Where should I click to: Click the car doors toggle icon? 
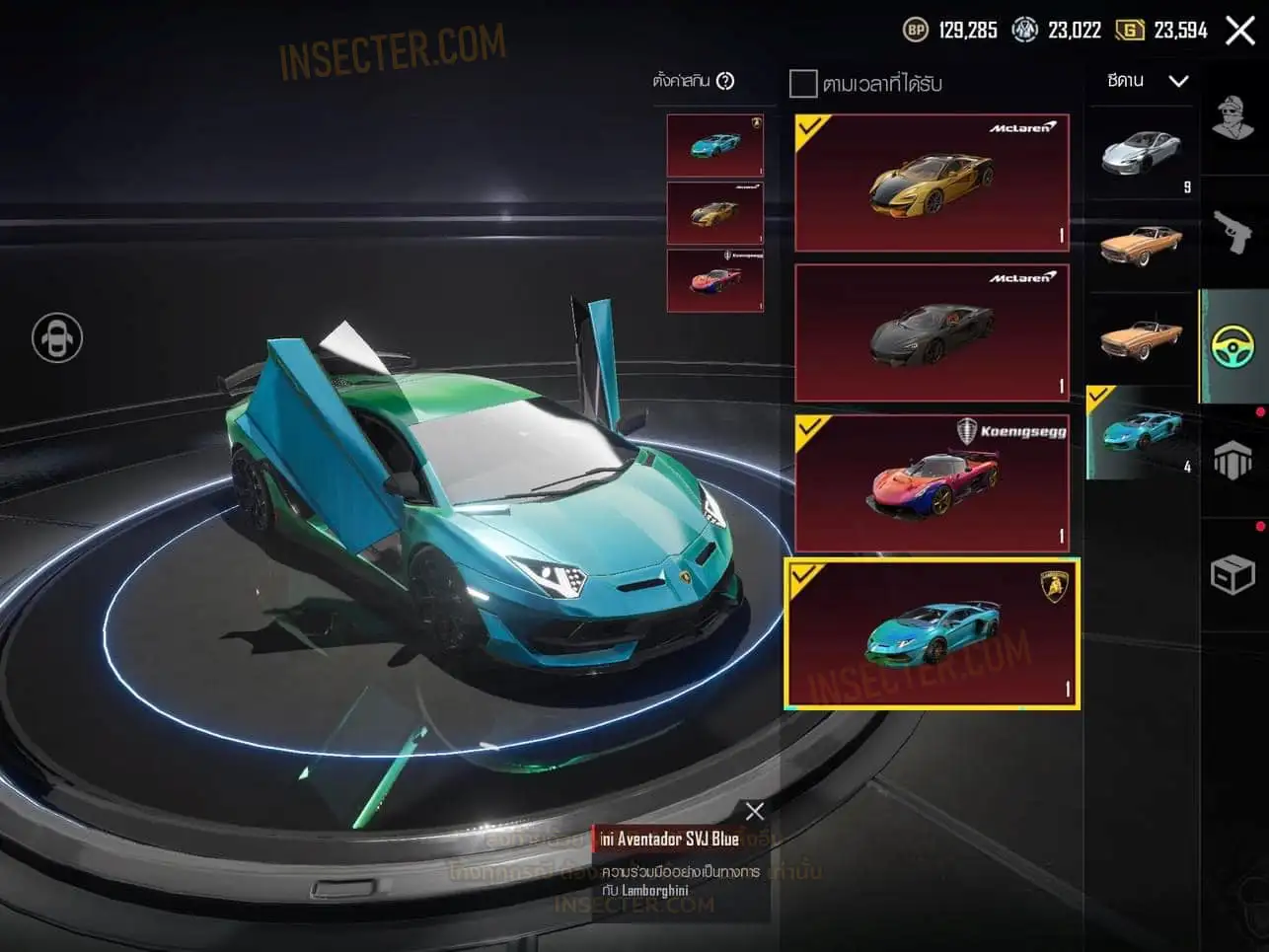[57, 338]
